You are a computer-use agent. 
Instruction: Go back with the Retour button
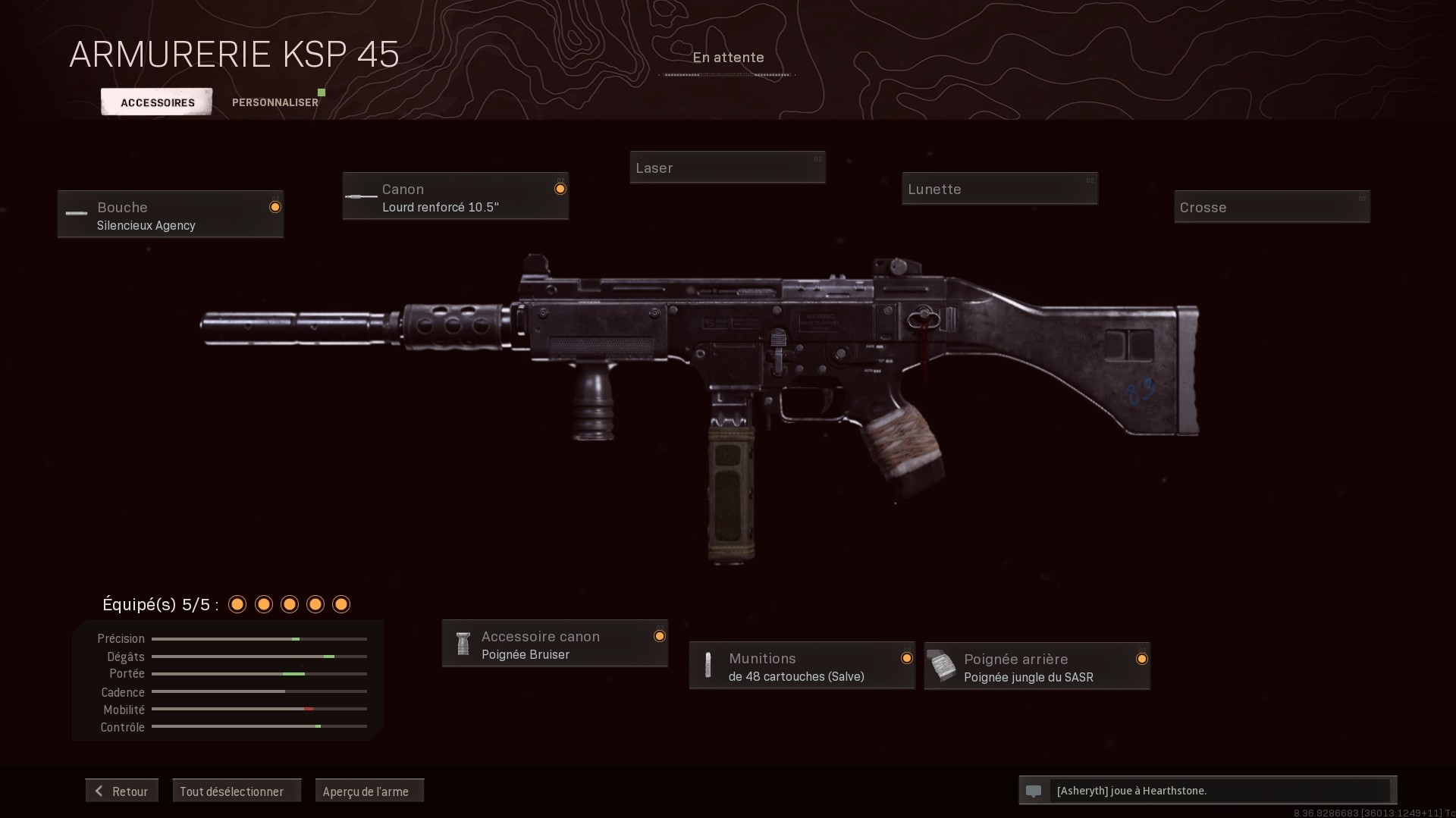(x=122, y=791)
